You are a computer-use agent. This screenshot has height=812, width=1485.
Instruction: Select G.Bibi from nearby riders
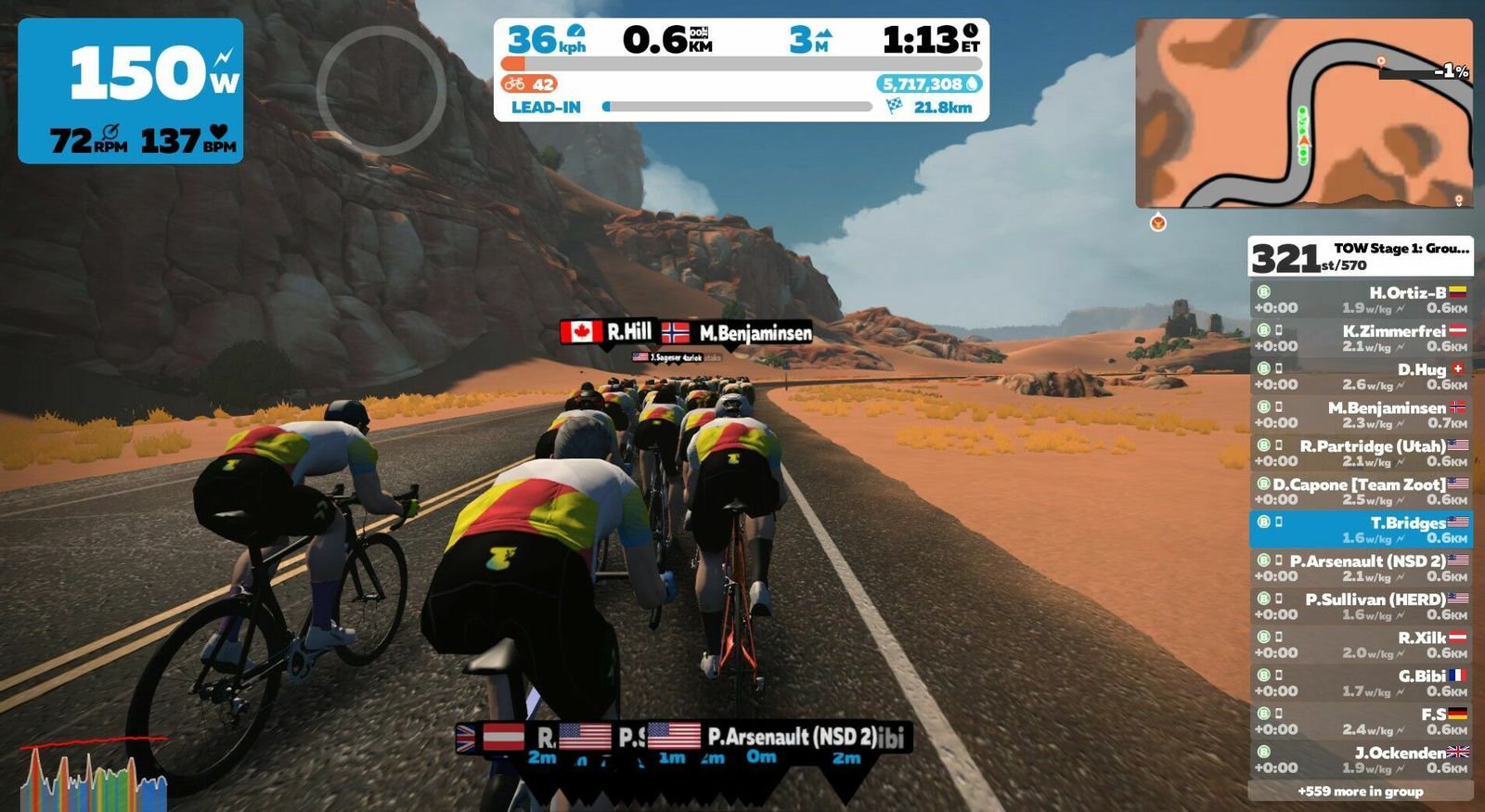[x=1360, y=683]
